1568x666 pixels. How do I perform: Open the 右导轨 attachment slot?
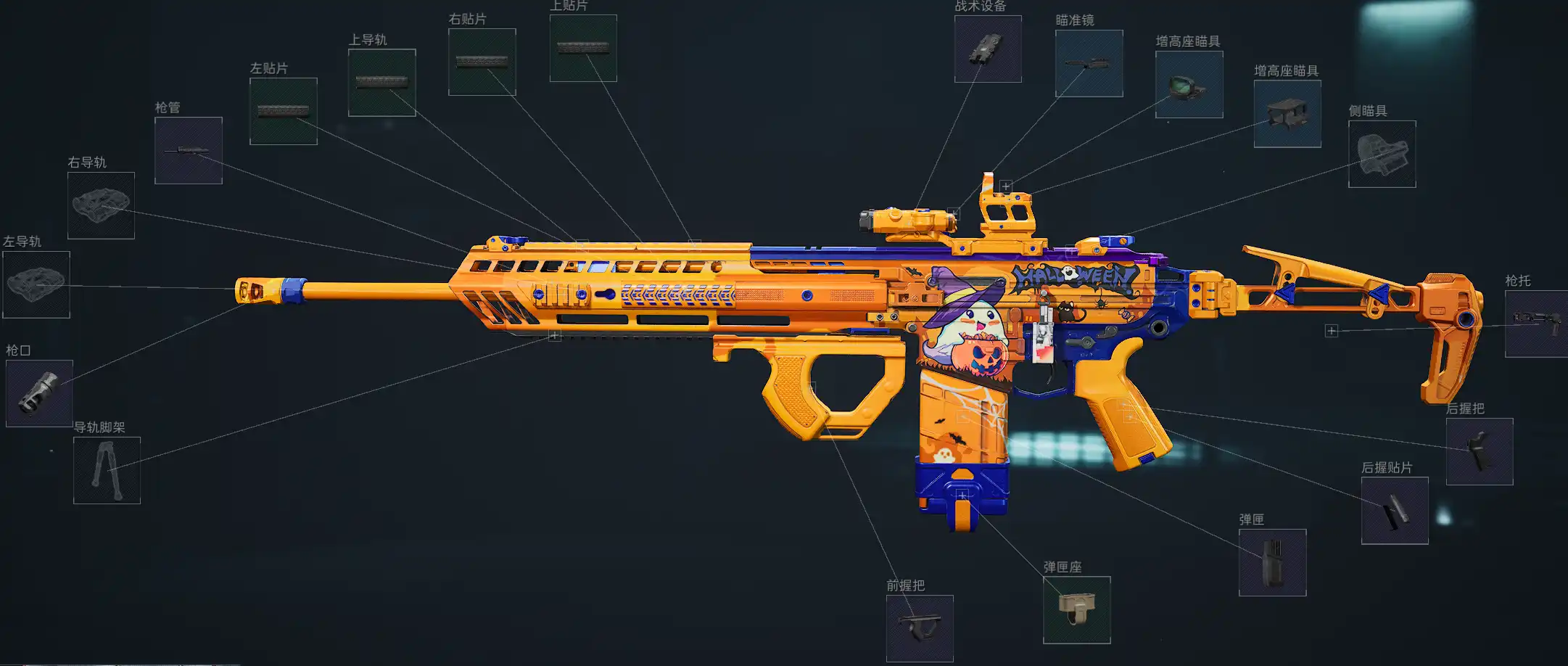click(x=101, y=205)
